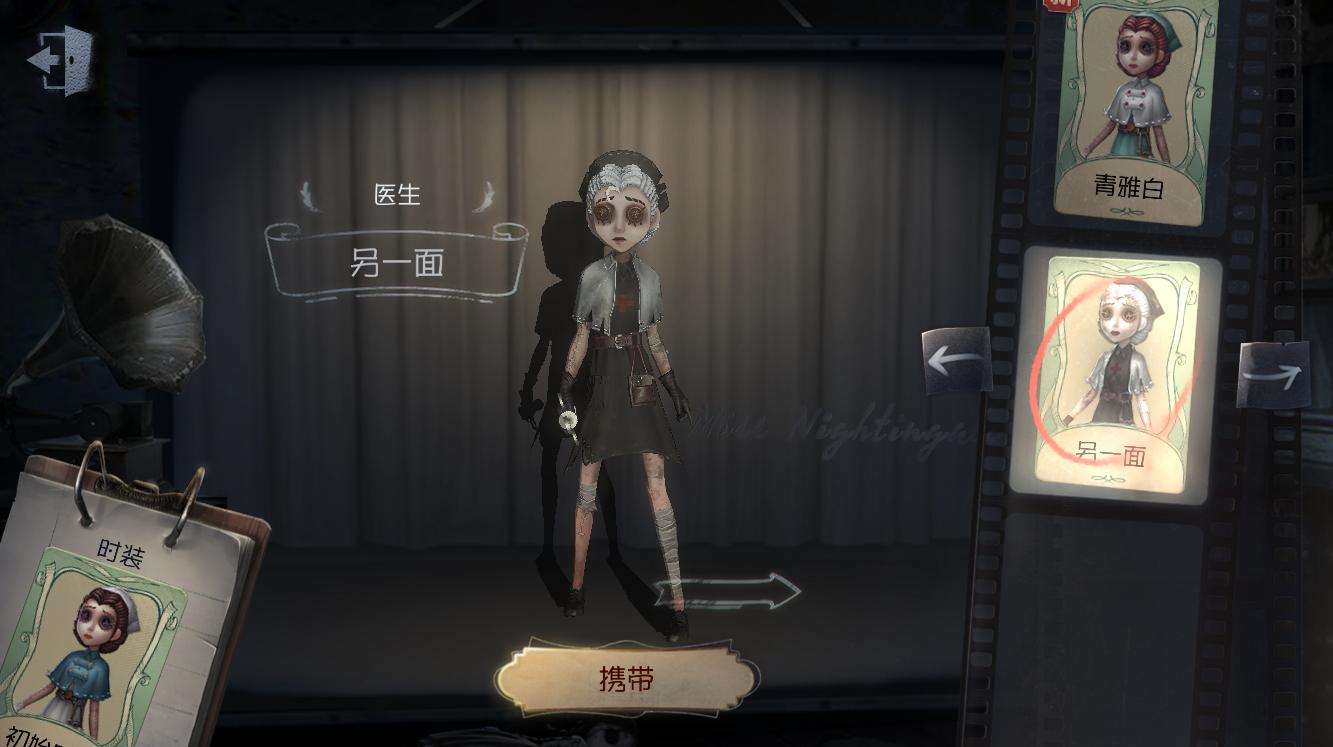Click the left arrow to browse previous costume
1333x747 pixels.
956,360
